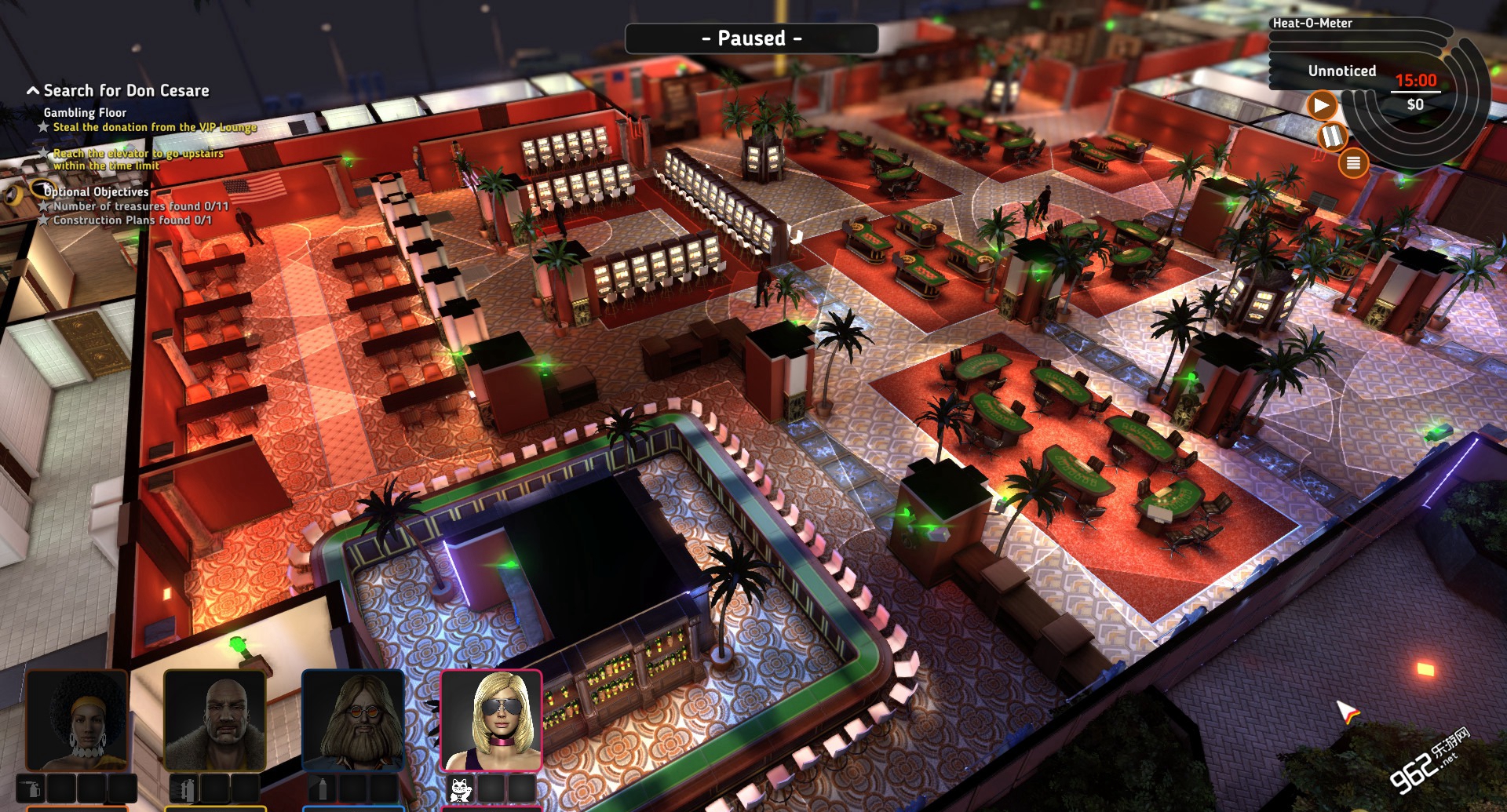1507x812 pixels.
Task: Open the three-line menu button
Action: 1353,163
